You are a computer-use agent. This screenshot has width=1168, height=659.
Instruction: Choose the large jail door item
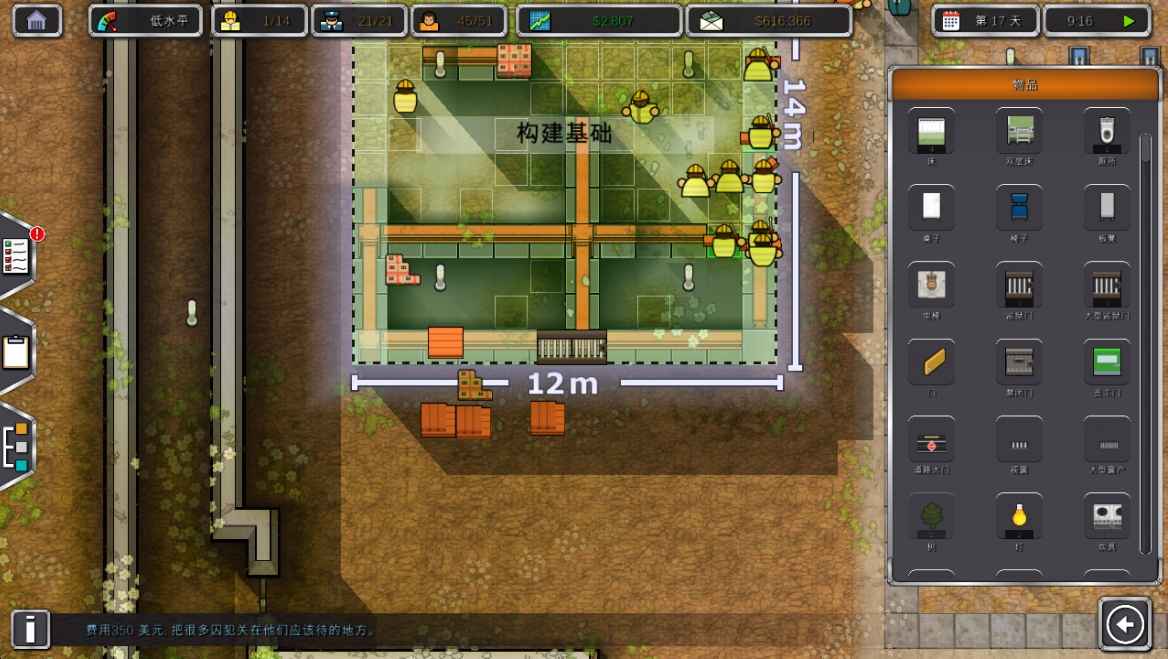(1107, 285)
